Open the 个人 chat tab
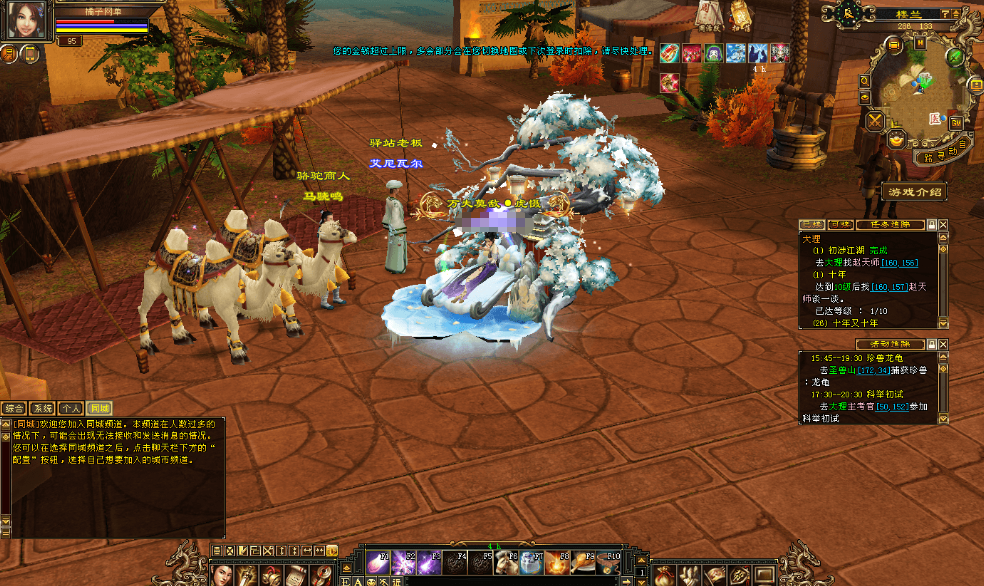Viewport: 984px width, 586px height. pyautogui.click(x=70, y=408)
